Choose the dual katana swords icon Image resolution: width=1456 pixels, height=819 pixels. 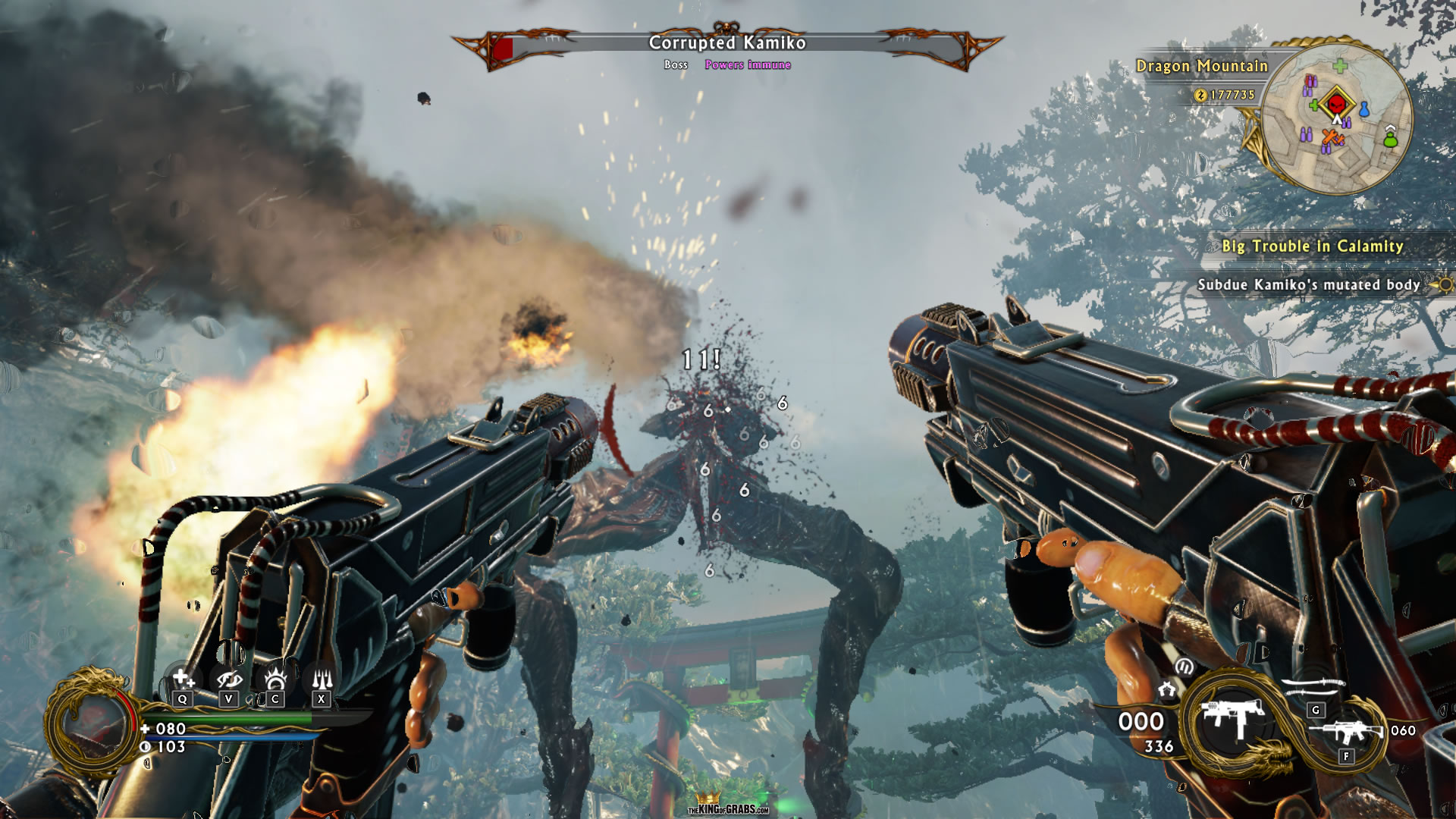[x=1313, y=687]
